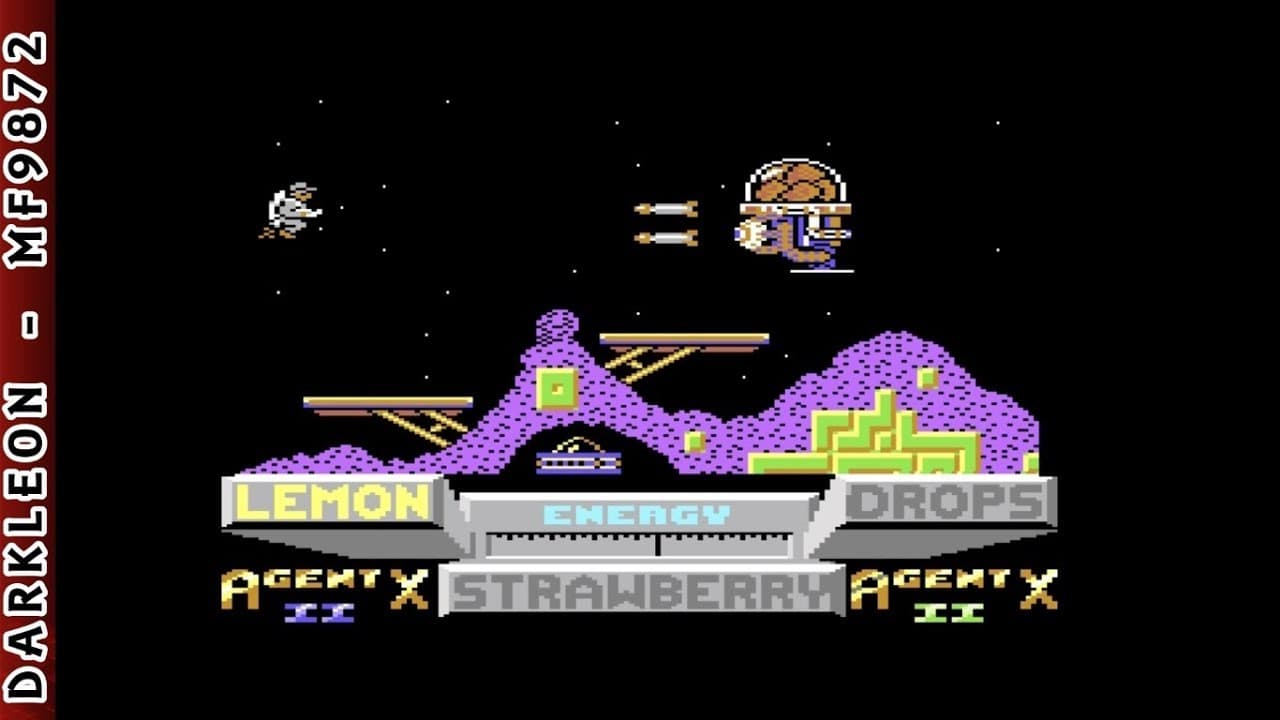
Task: Select the highlighted LEMON panel
Action: [x=333, y=501]
